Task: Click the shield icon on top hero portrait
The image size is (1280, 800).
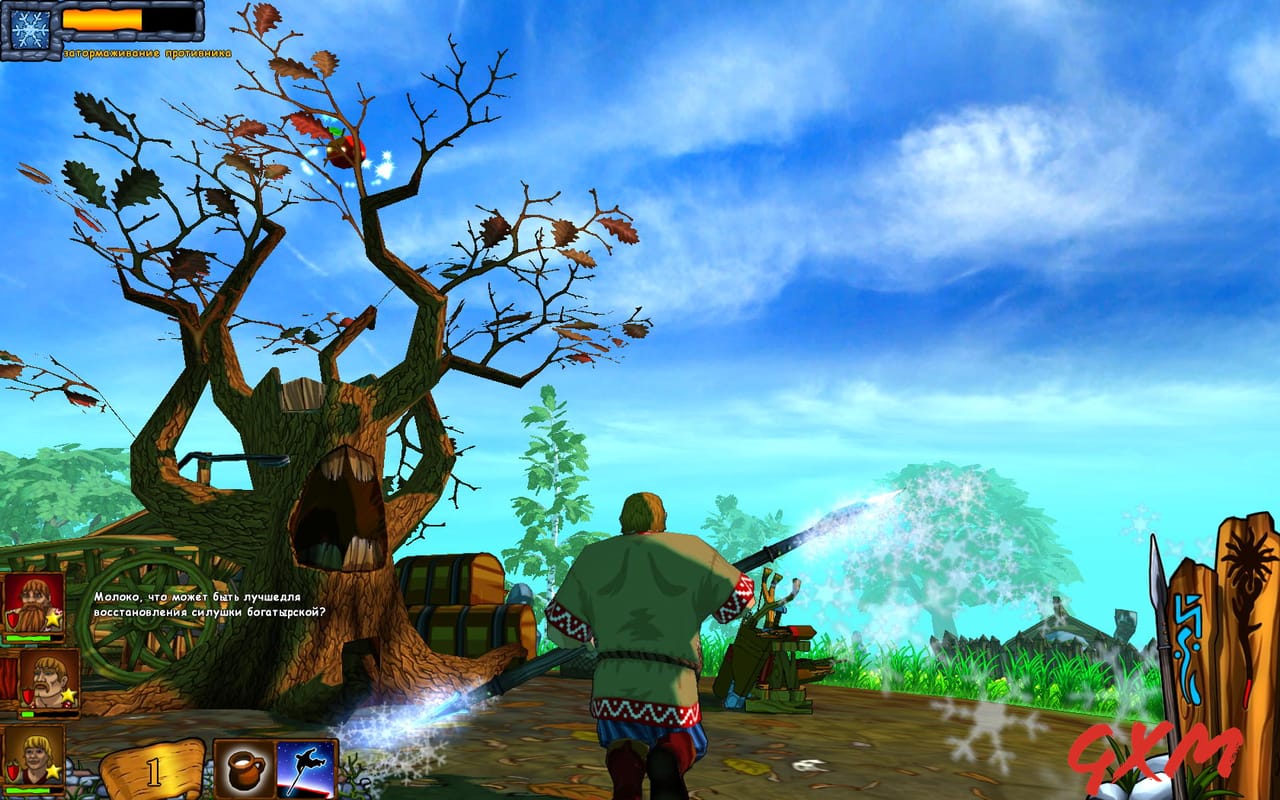Action: pos(13,621)
